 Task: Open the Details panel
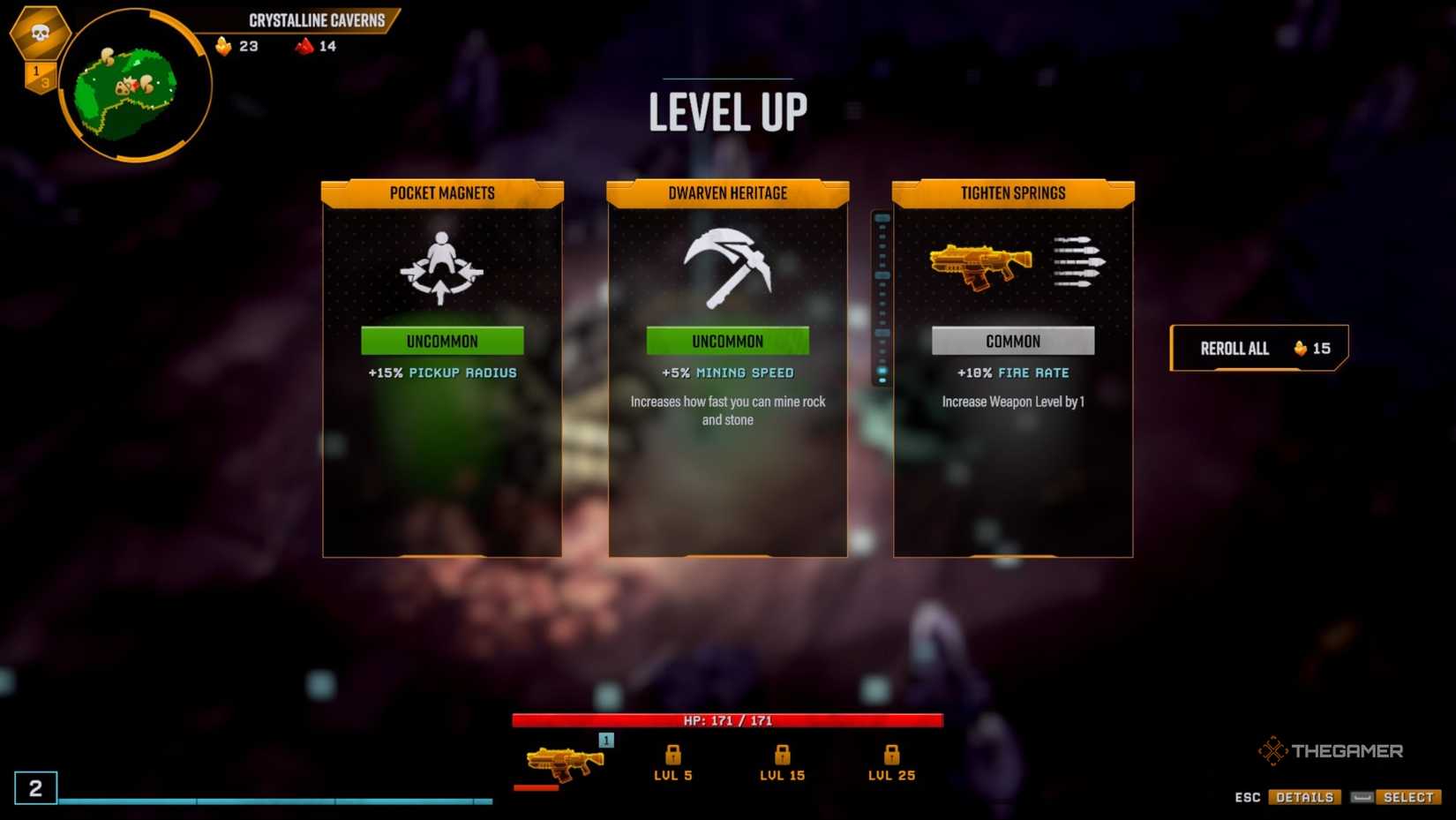(1304, 796)
